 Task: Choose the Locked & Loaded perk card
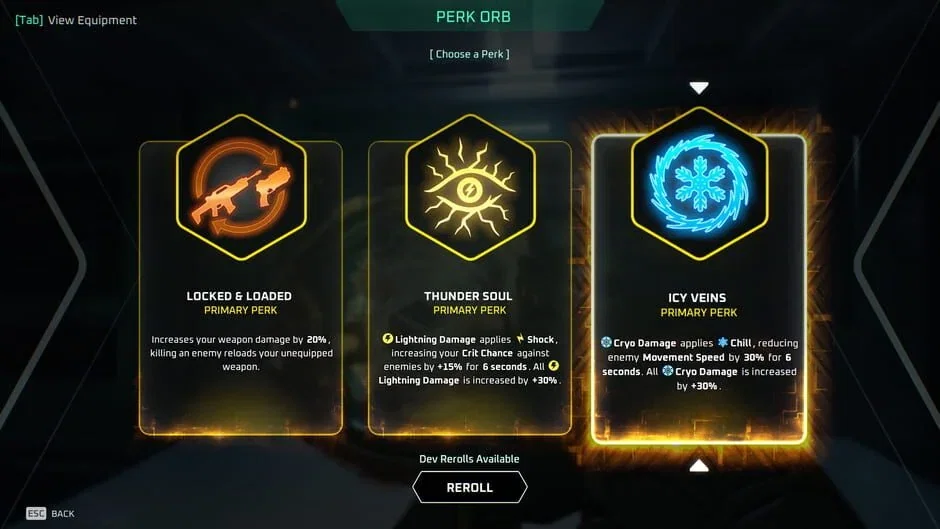tap(240, 290)
